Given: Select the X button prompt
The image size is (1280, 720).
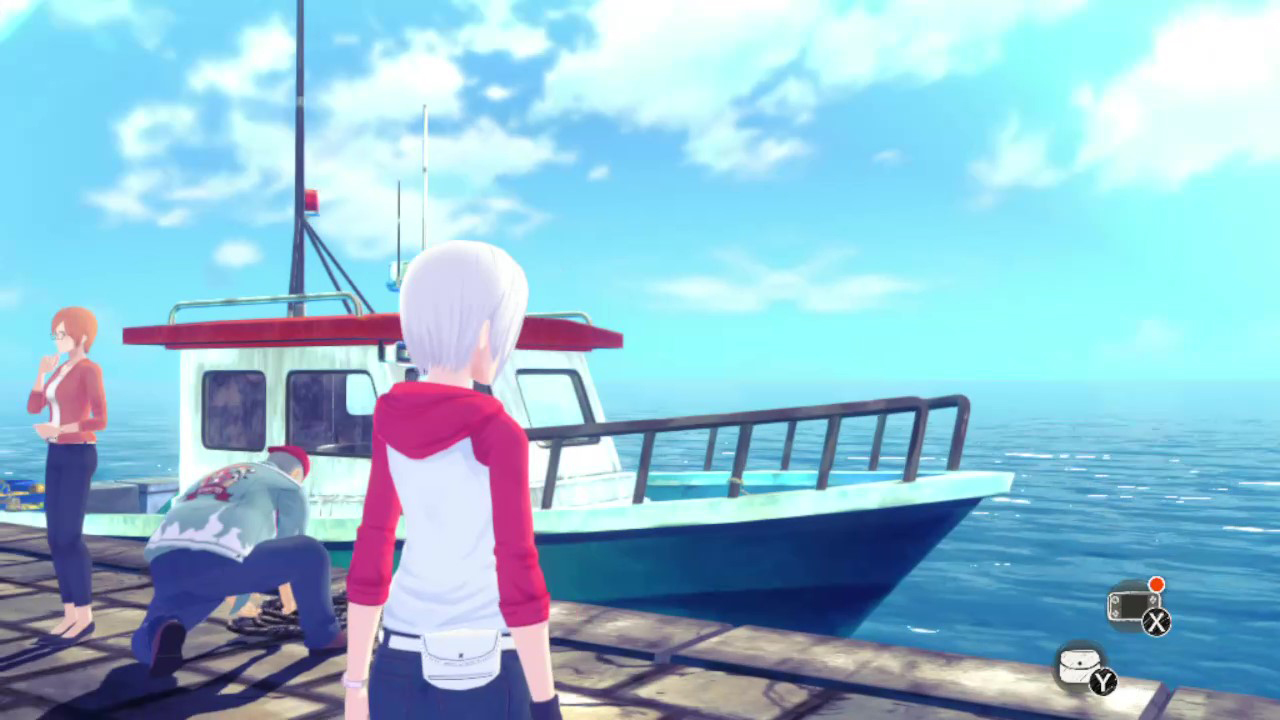Looking at the screenshot, I should [1157, 623].
